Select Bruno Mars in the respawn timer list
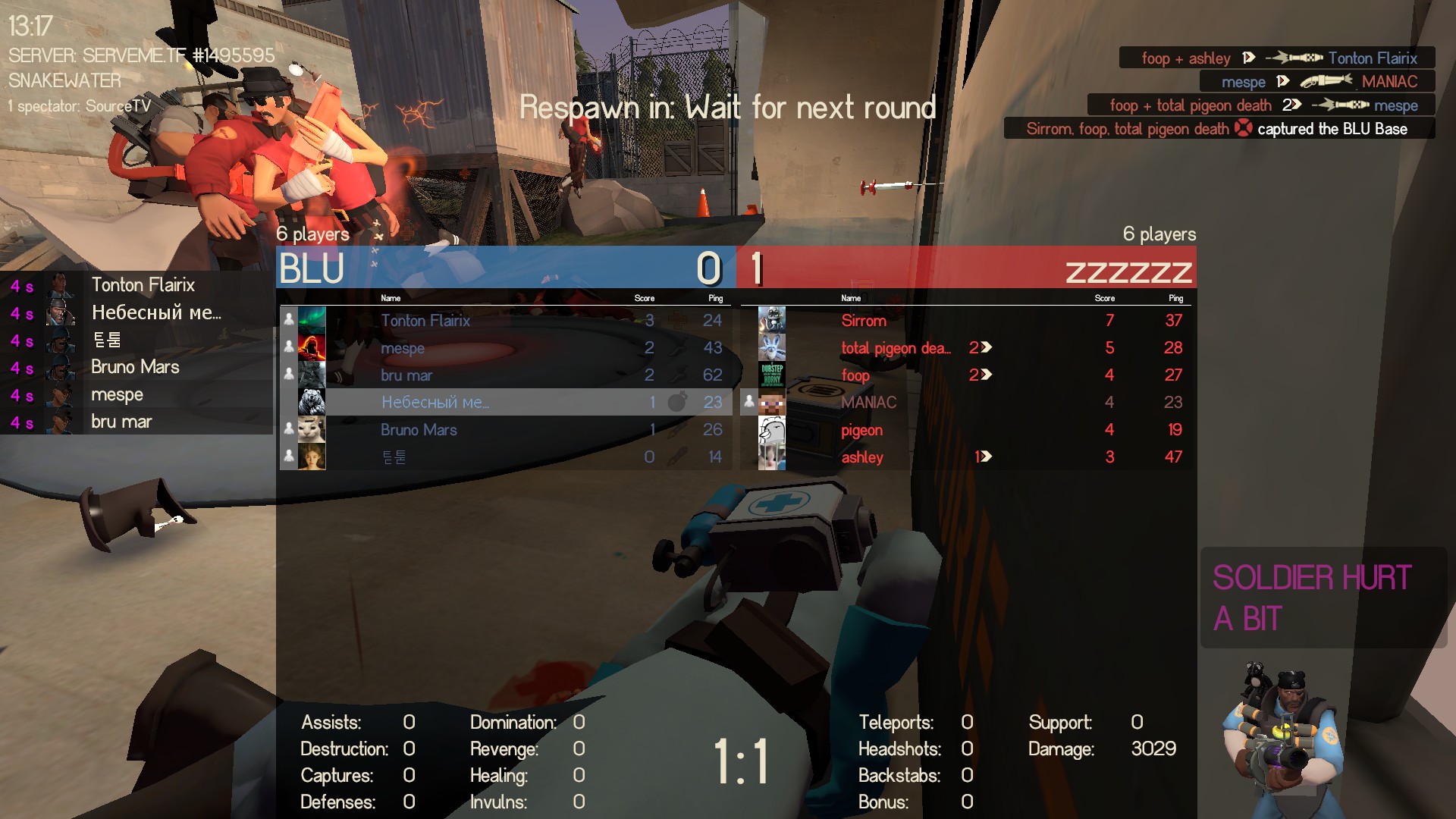Image resolution: width=1456 pixels, height=819 pixels. 135,367
